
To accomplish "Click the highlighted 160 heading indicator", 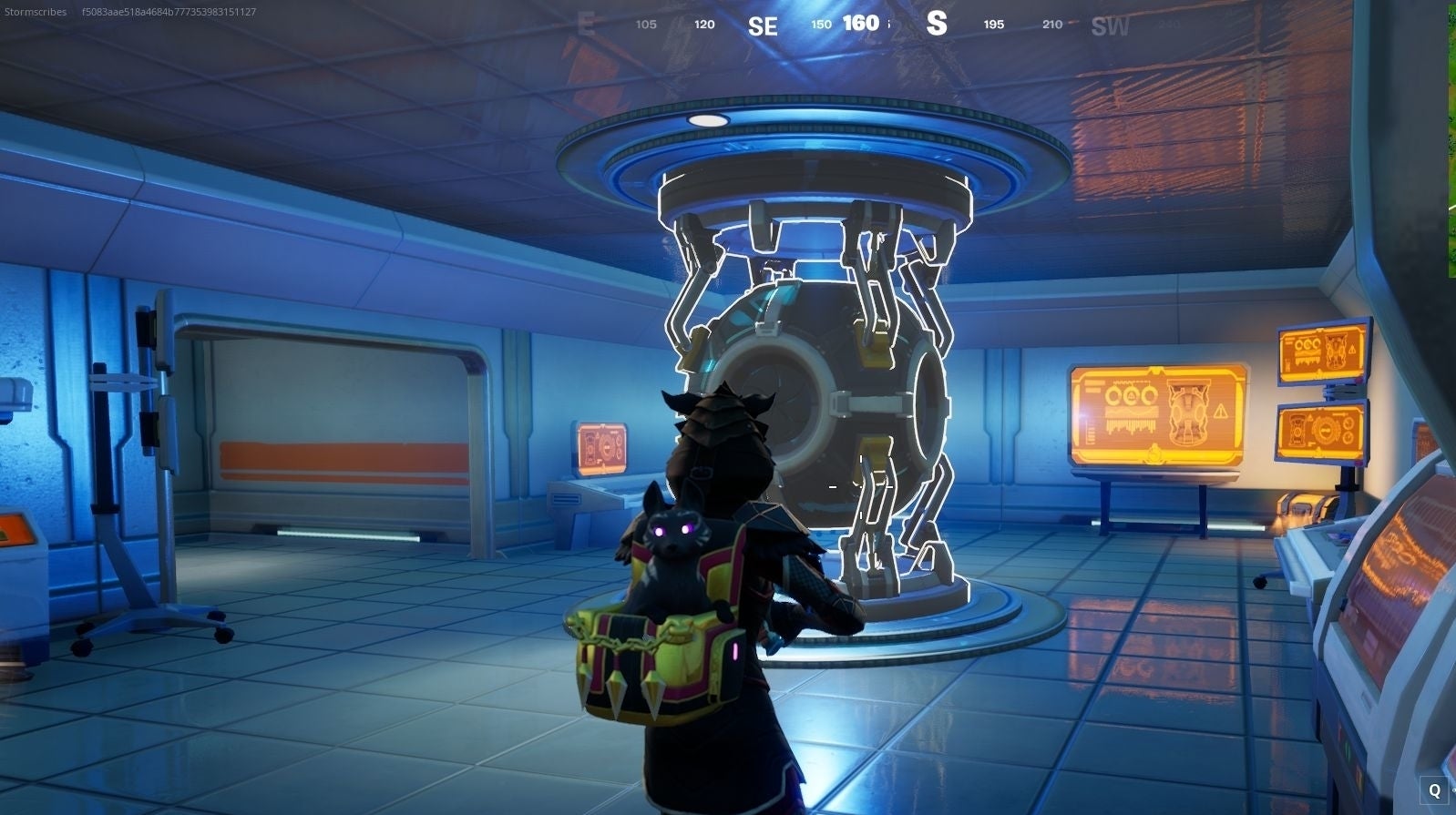I will tap(861, 24).
